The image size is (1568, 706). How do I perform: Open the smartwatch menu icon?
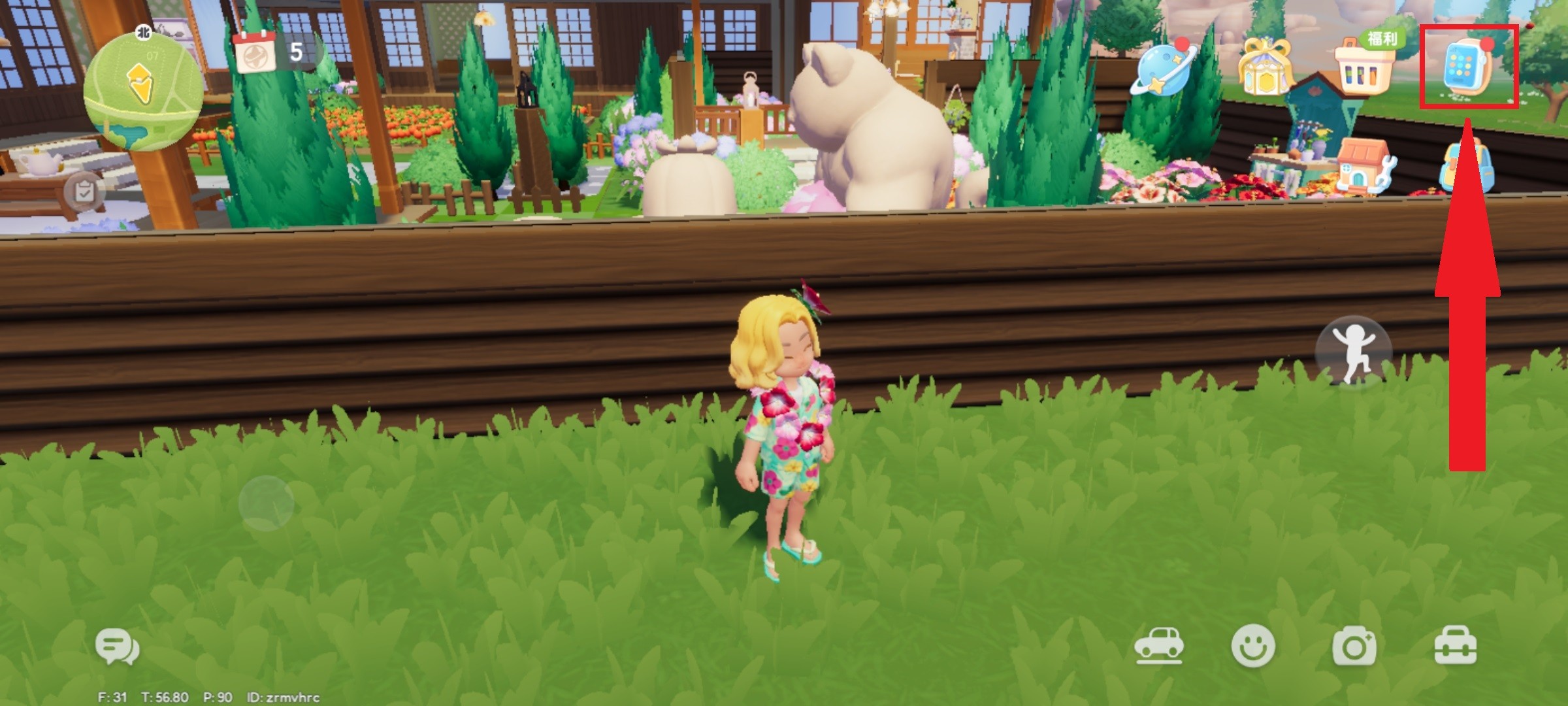tap(1467, 67)
